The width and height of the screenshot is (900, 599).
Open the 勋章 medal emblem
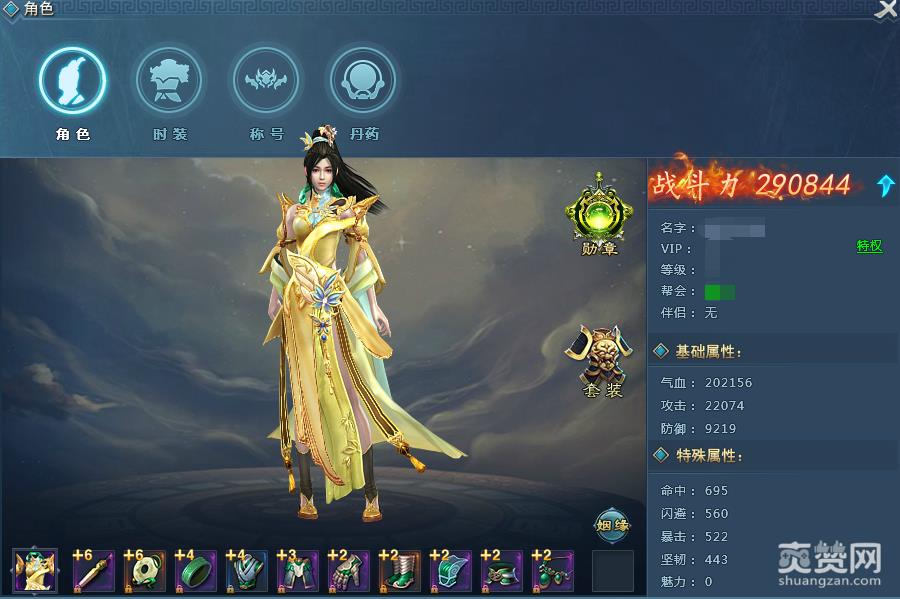click(x=599, y=214)
